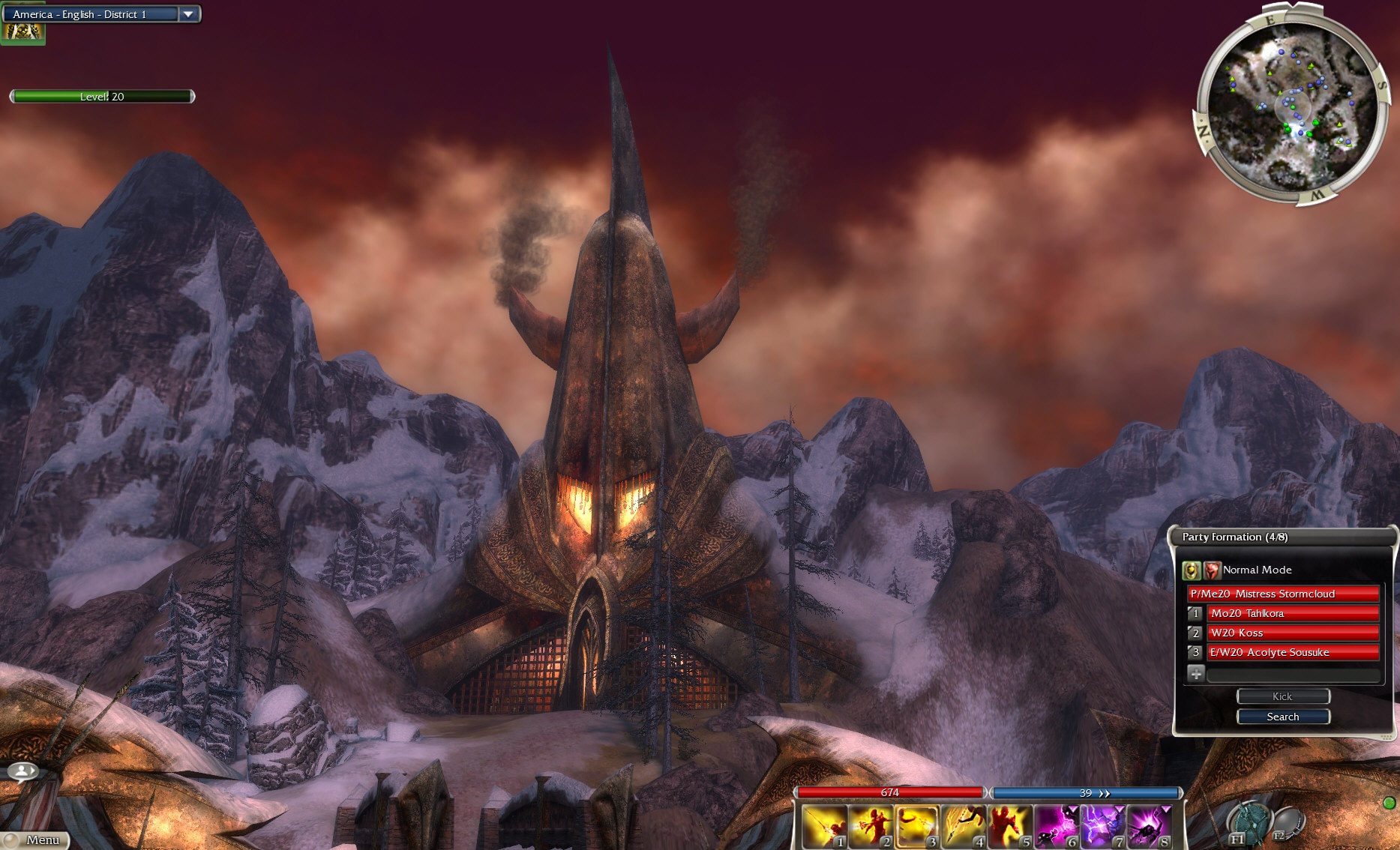
Task: Select hero Tahlkora in party list
Action: [1292, 613]
